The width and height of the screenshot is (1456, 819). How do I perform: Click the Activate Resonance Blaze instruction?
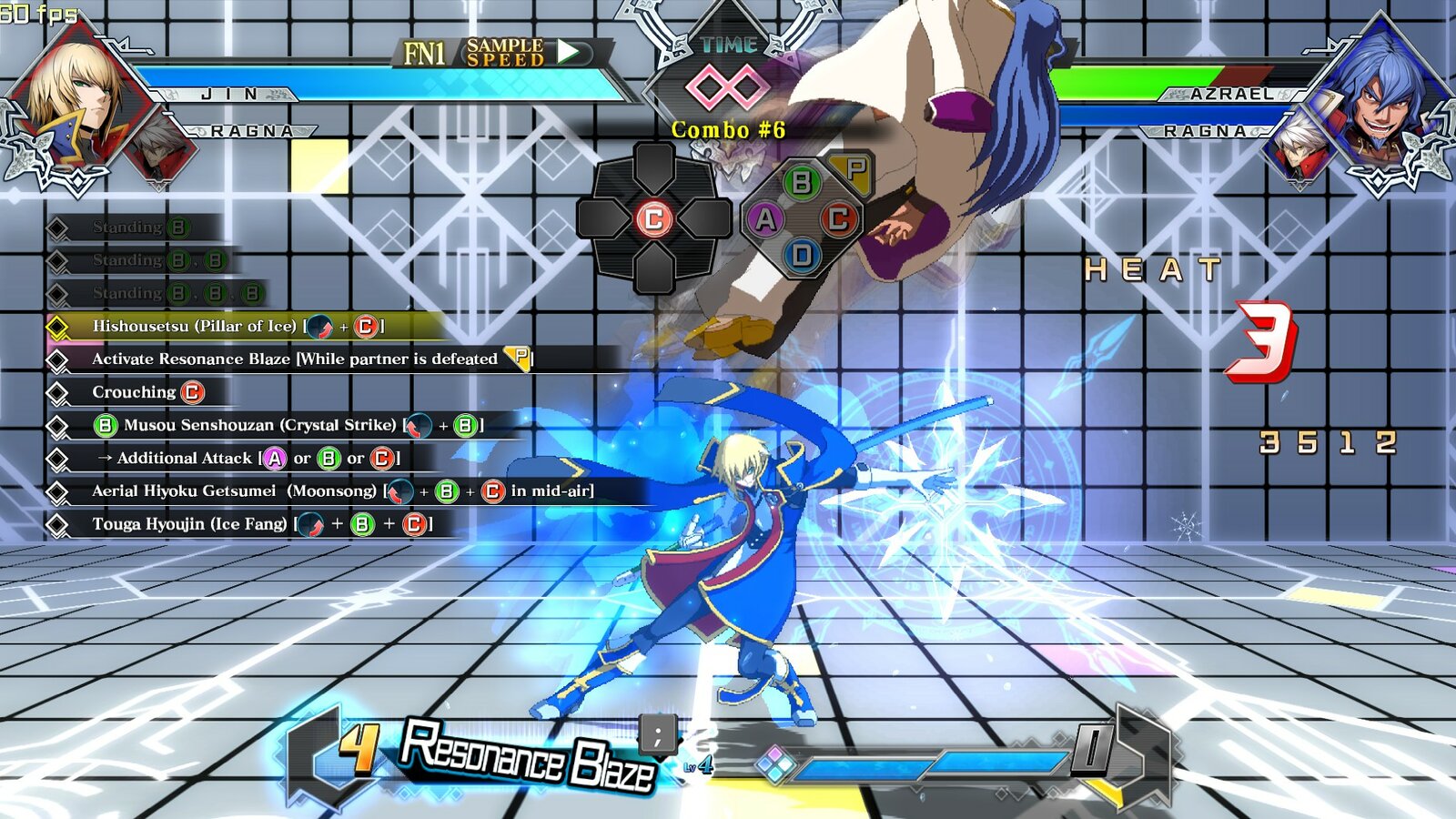[309, 359]
